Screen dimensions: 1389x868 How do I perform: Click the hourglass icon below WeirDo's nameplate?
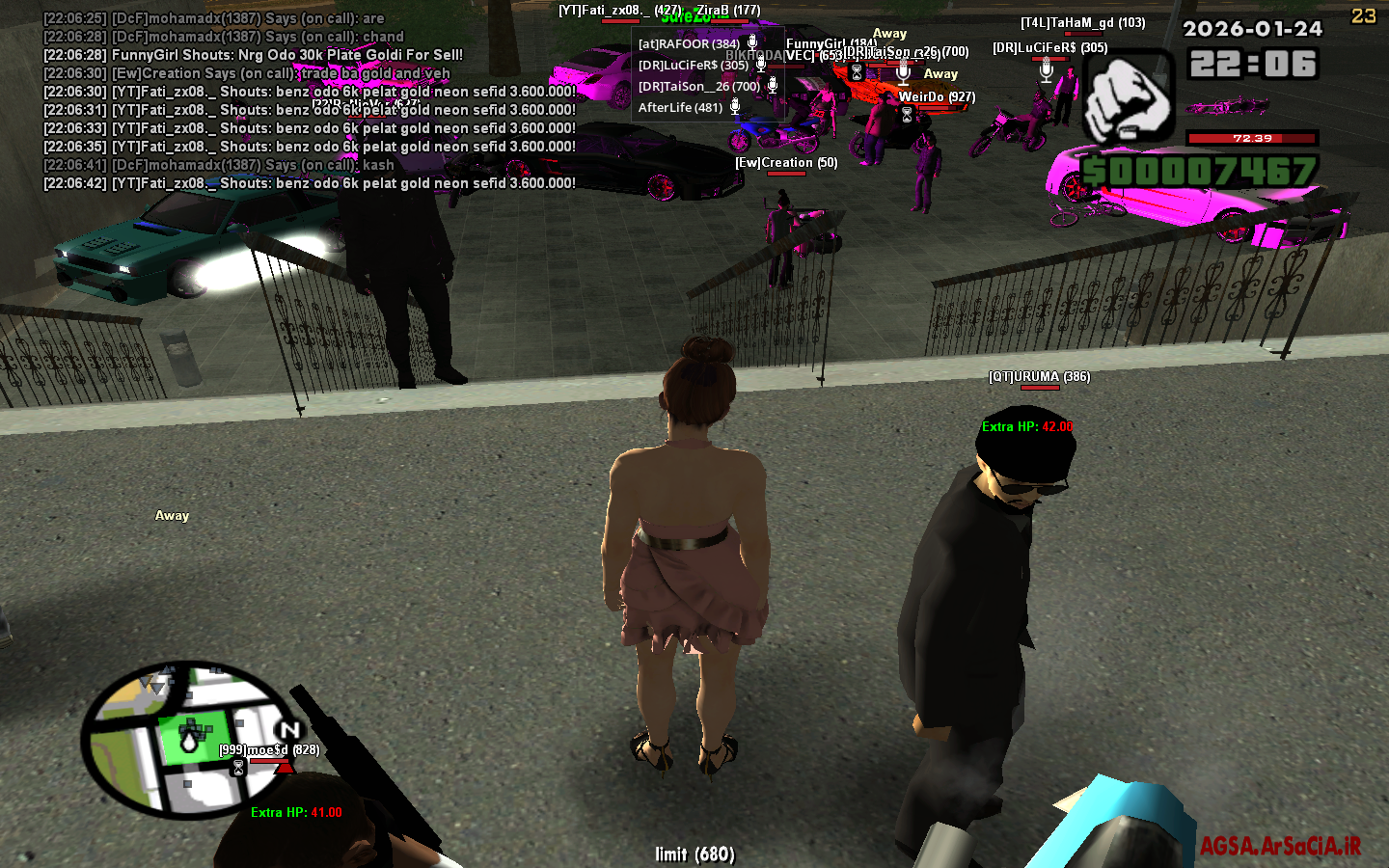click(x=907, y=112)
